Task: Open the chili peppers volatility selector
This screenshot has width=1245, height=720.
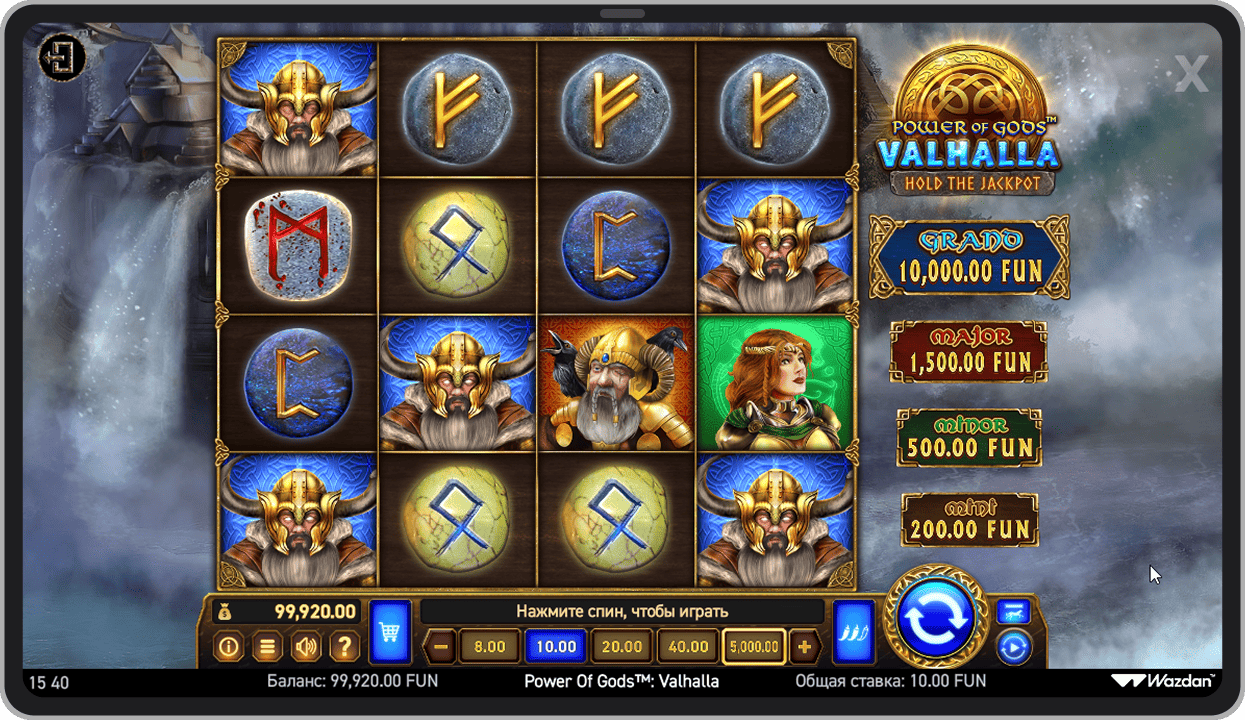Action: pos(853,632)
